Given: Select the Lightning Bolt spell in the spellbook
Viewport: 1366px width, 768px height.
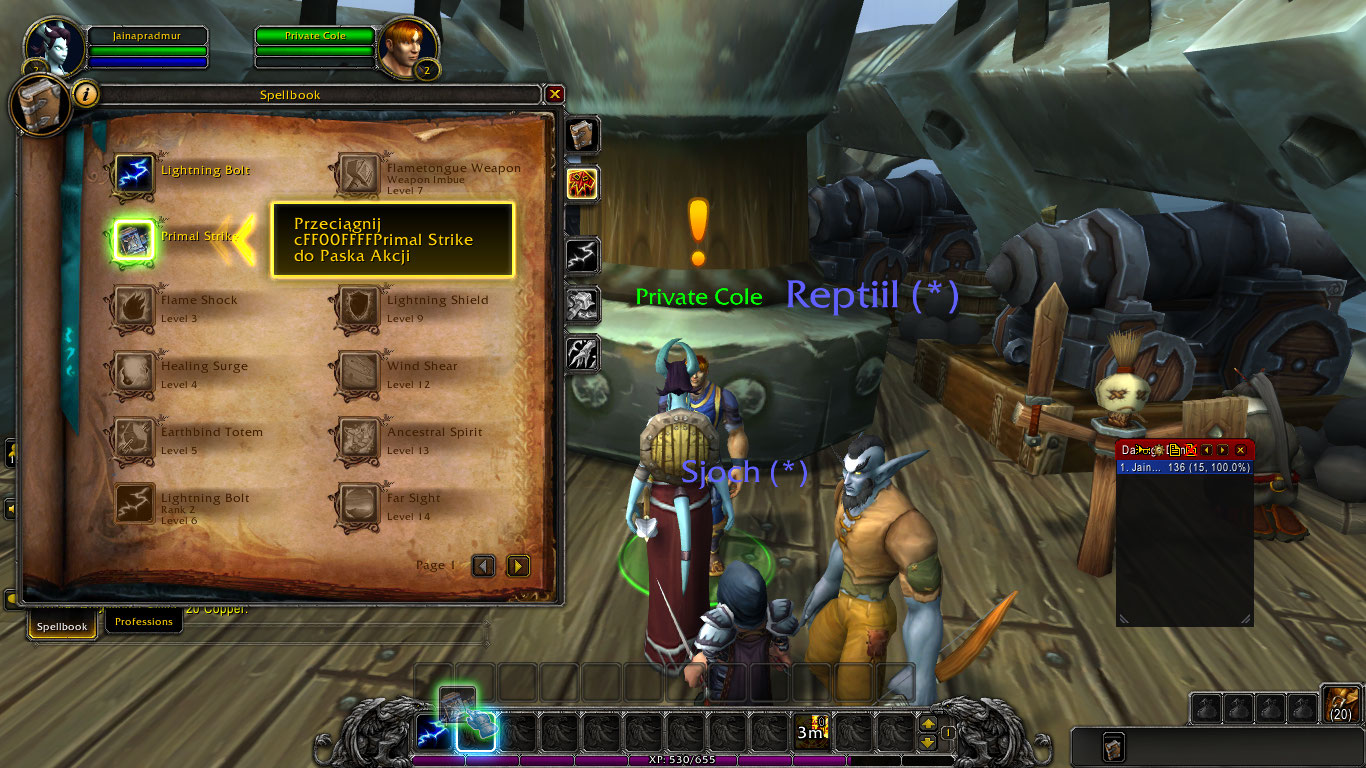Looking at the screenshot, I should [x=134, y=170].
